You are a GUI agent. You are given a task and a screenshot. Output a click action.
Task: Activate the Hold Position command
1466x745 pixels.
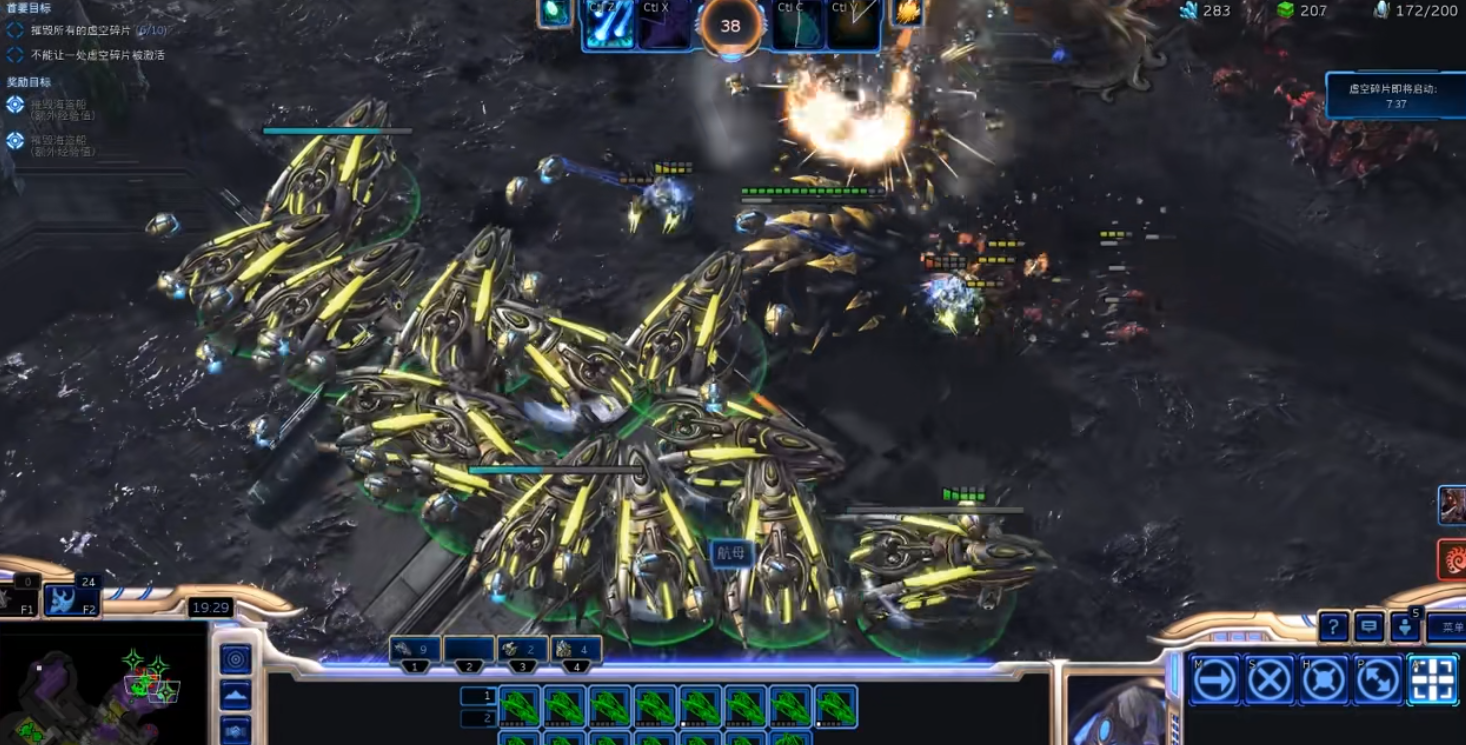(1324, 681)
